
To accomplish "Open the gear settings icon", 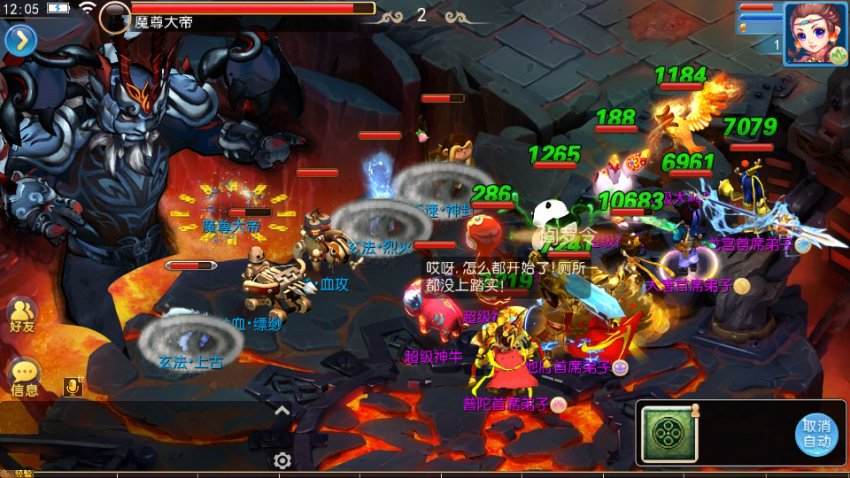I will point(283,460).
